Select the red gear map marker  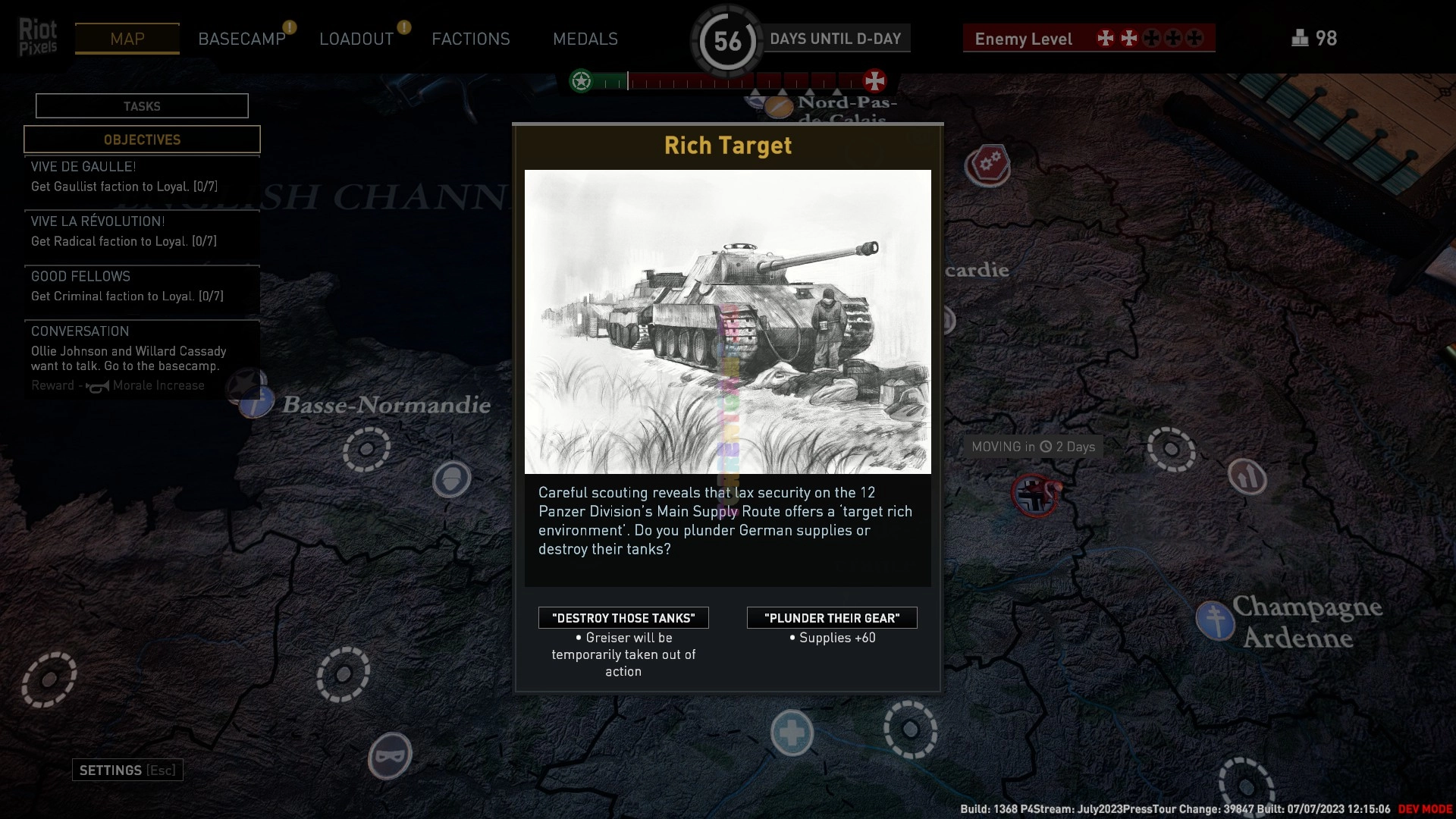987,164
